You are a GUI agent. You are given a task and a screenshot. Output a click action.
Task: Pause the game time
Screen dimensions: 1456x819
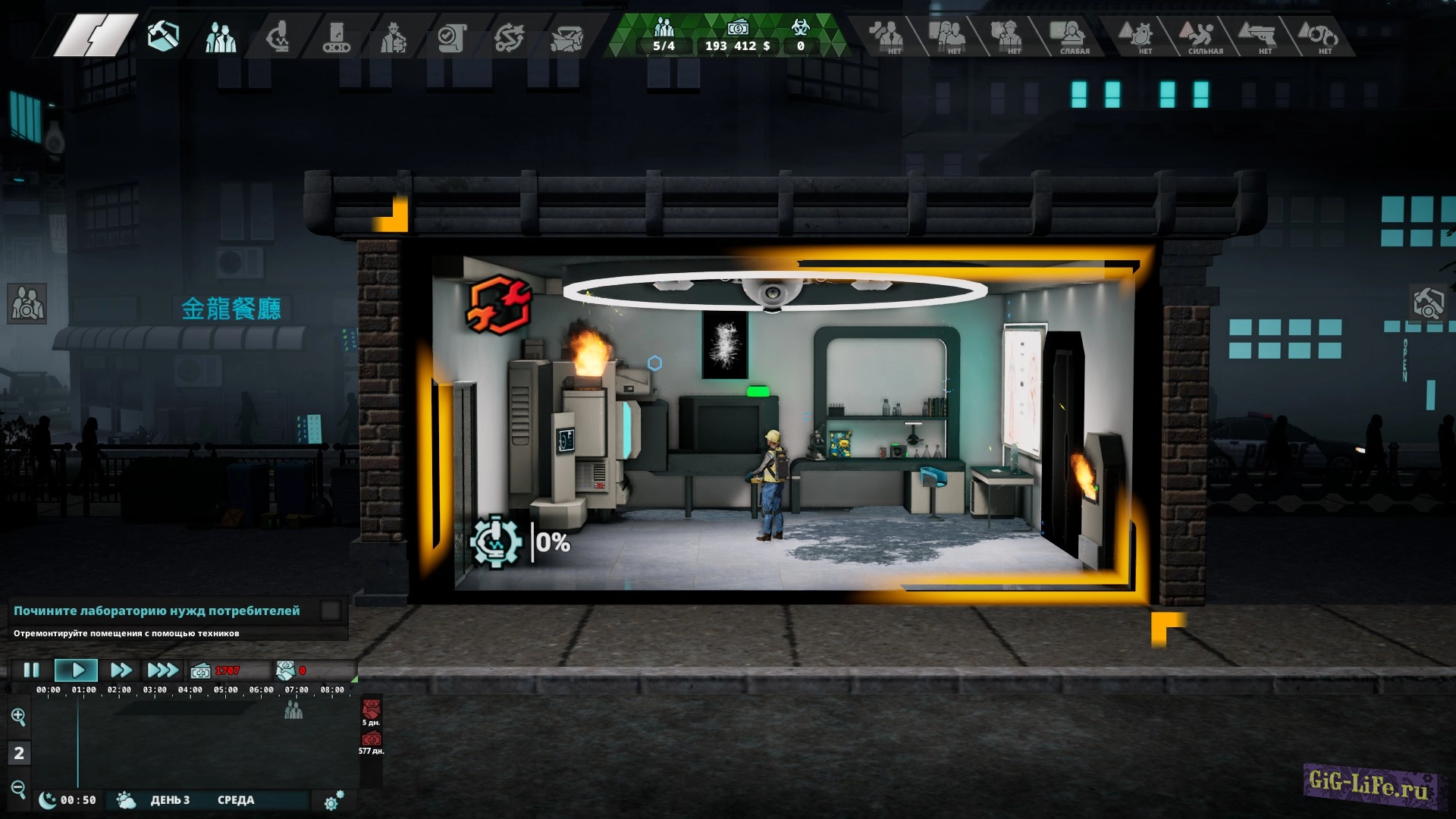point(31,670)
